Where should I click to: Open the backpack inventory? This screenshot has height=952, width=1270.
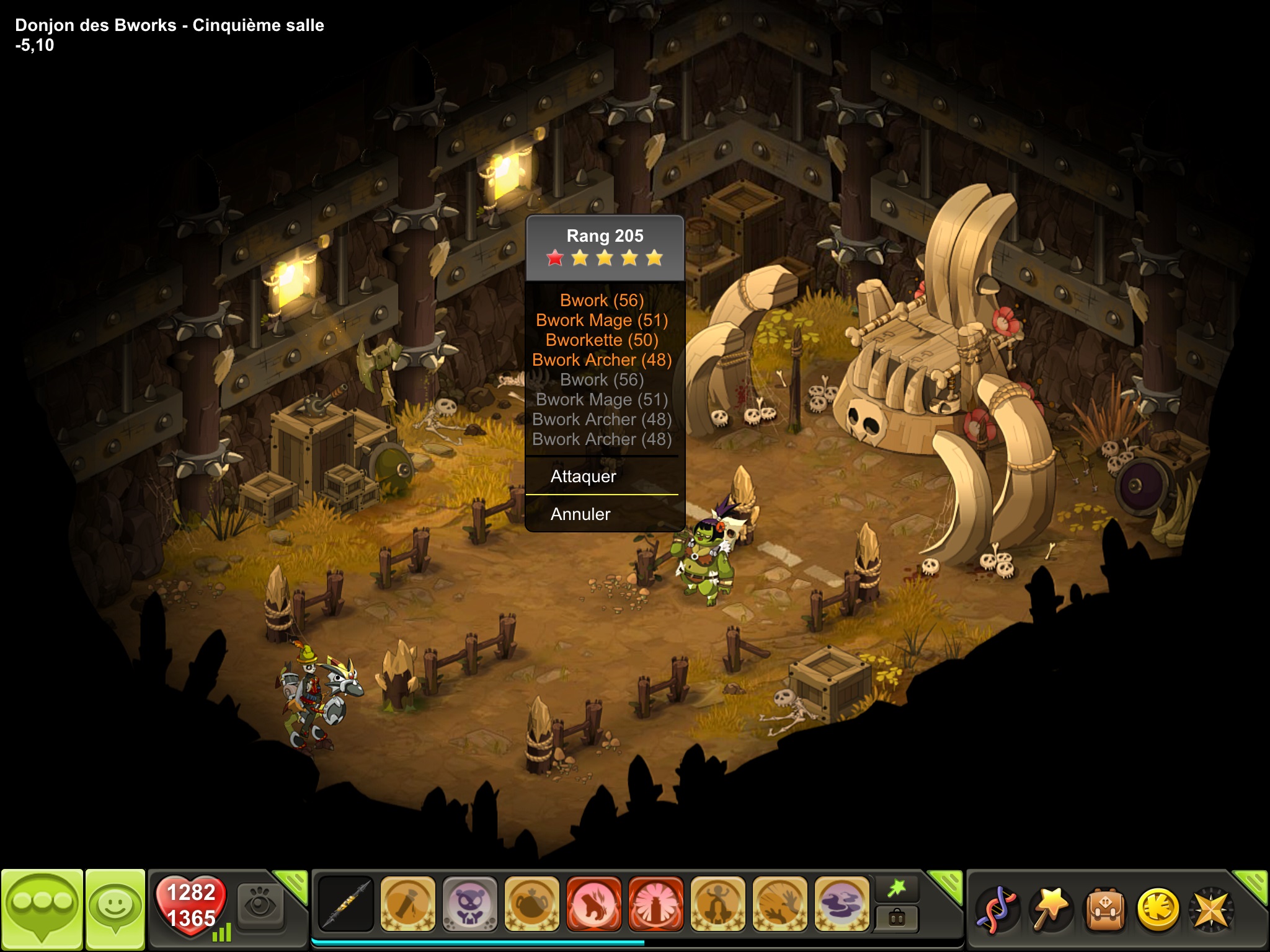(1104, 910)
